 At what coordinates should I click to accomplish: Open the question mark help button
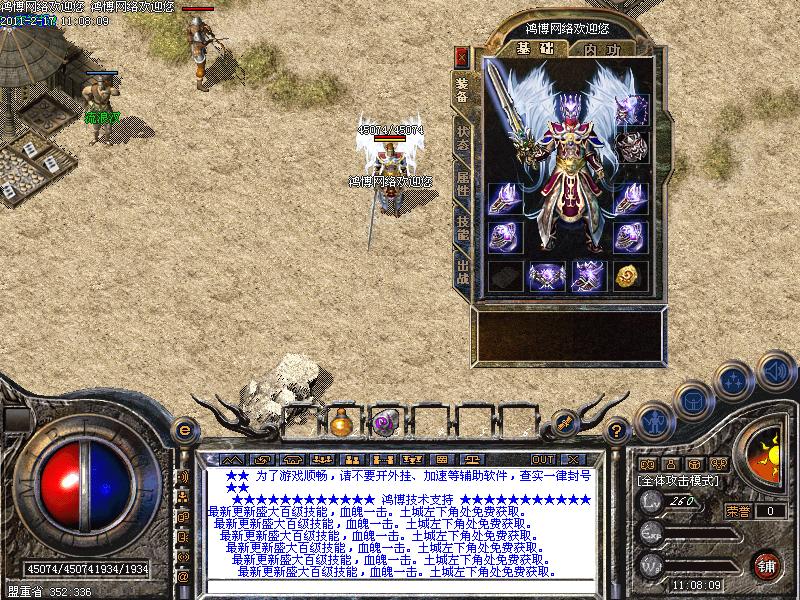click(618, 430)
